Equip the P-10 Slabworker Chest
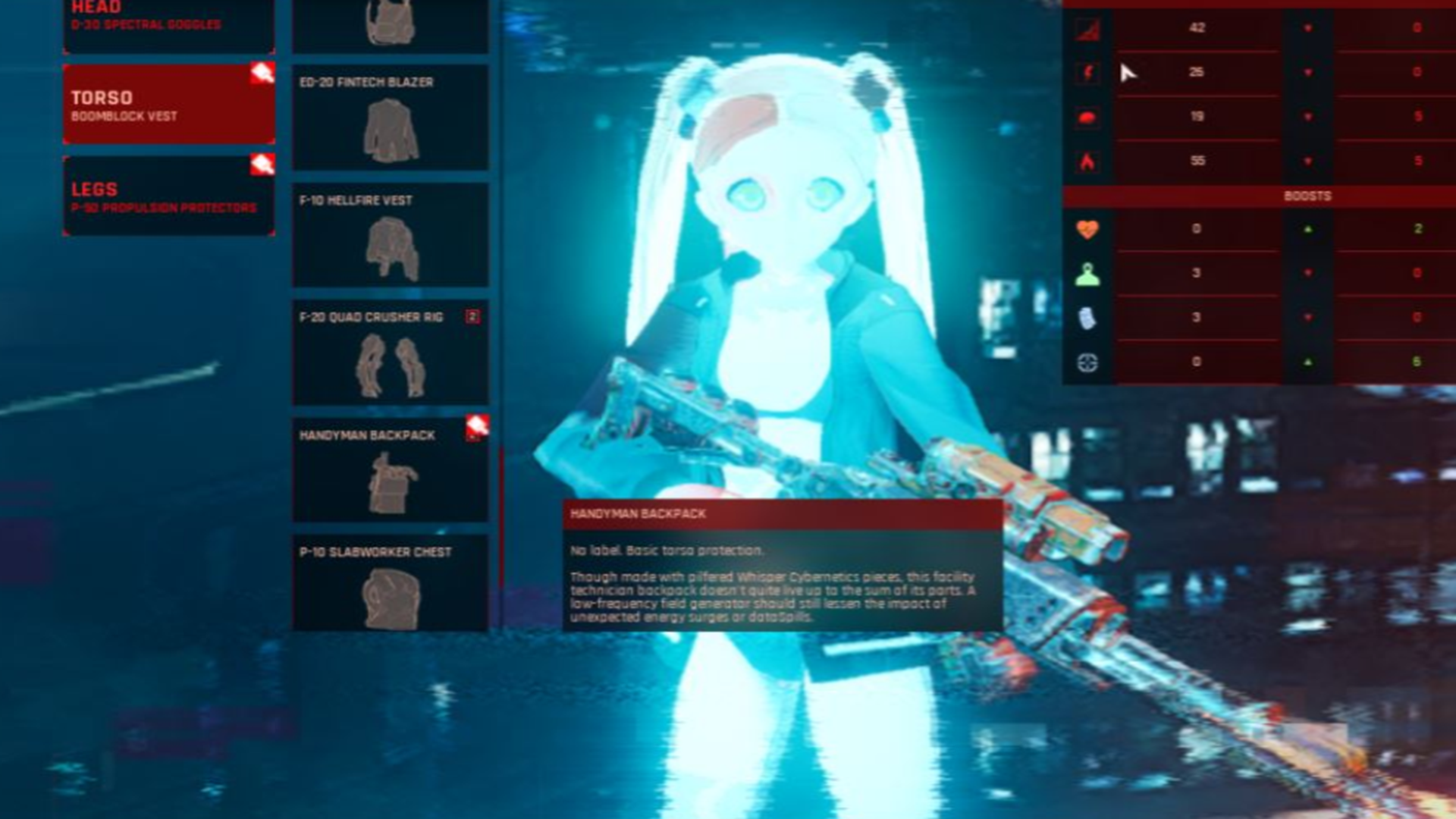Image resolution: width=1456 pixels, height=819 pixels. click(391, 584)
